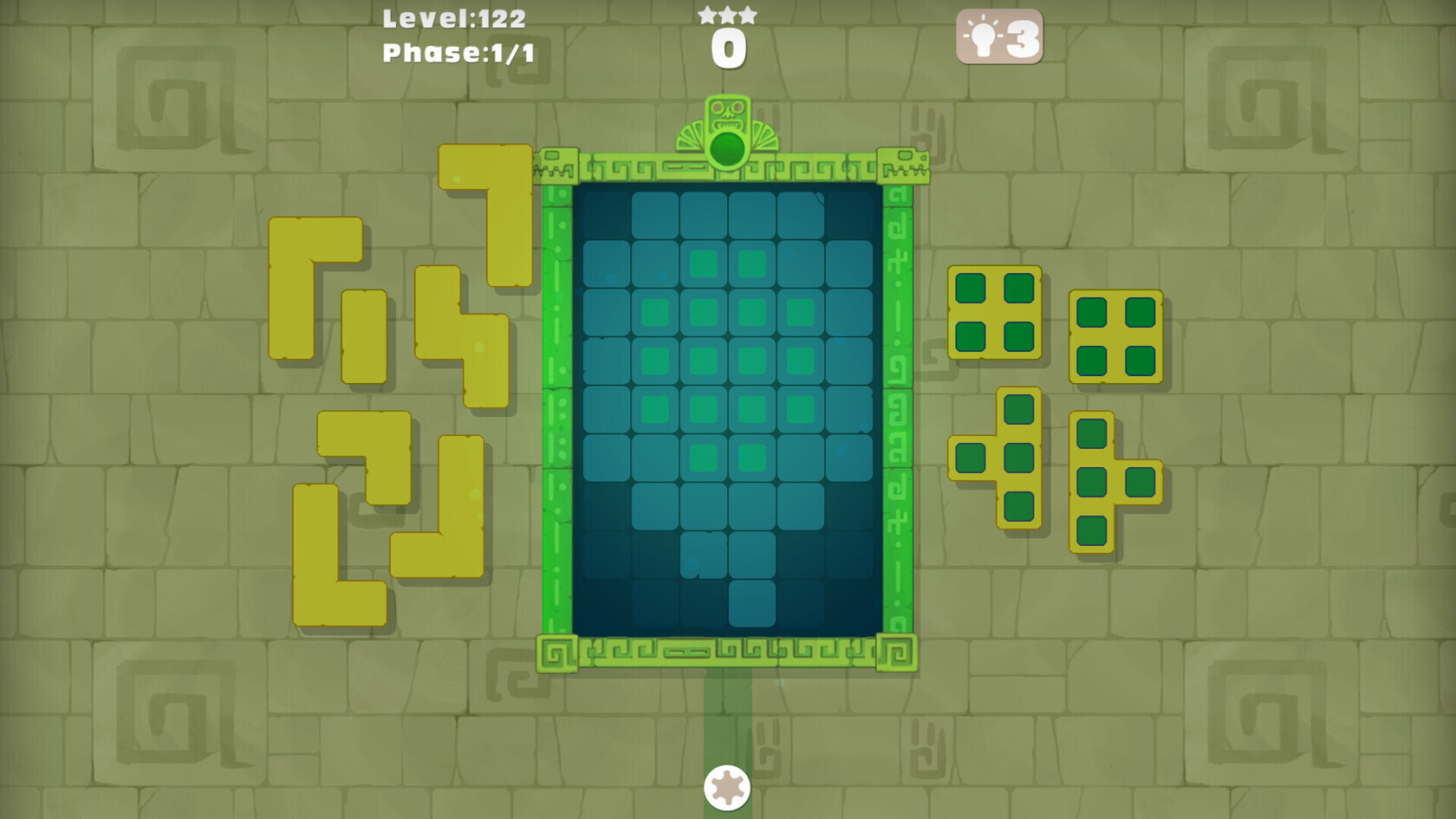Select the right square piece with four green dots
Viewport: 1456px width, 819px height.
point(1115,335)
